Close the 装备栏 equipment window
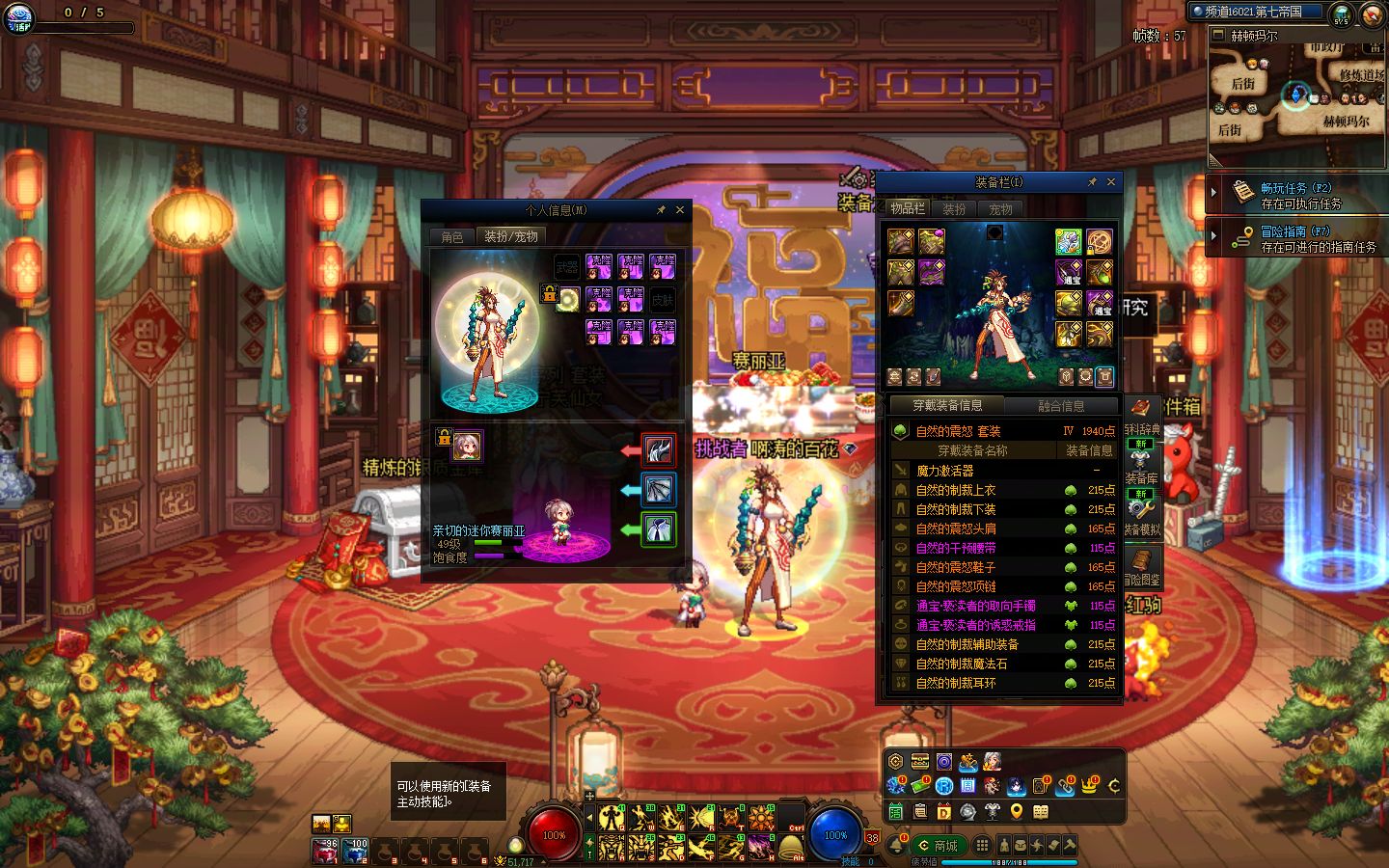 point(1111,181)
